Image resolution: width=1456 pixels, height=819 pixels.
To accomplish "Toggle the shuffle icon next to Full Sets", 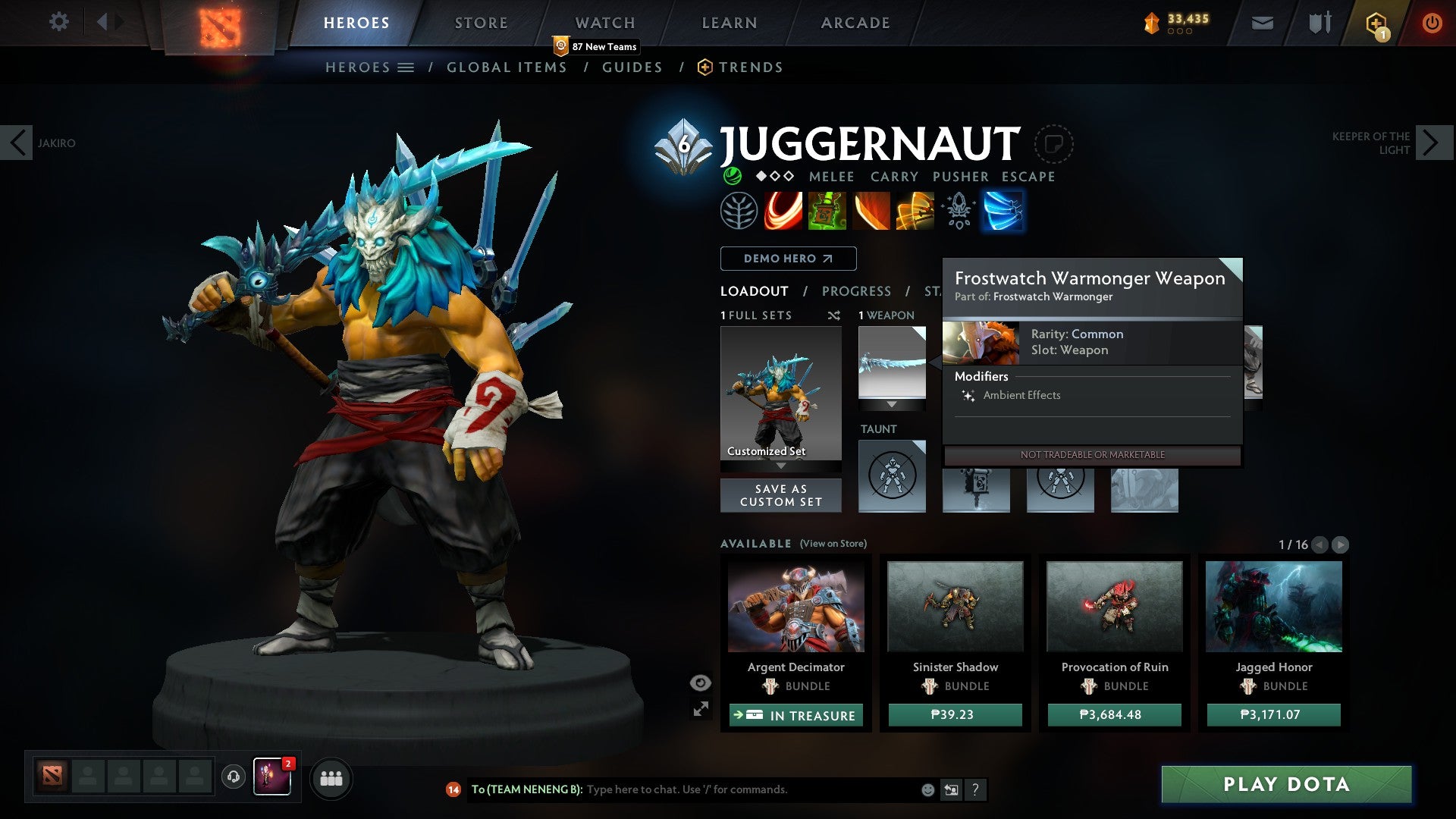I will pyautogui.click(x=835, y=315).
